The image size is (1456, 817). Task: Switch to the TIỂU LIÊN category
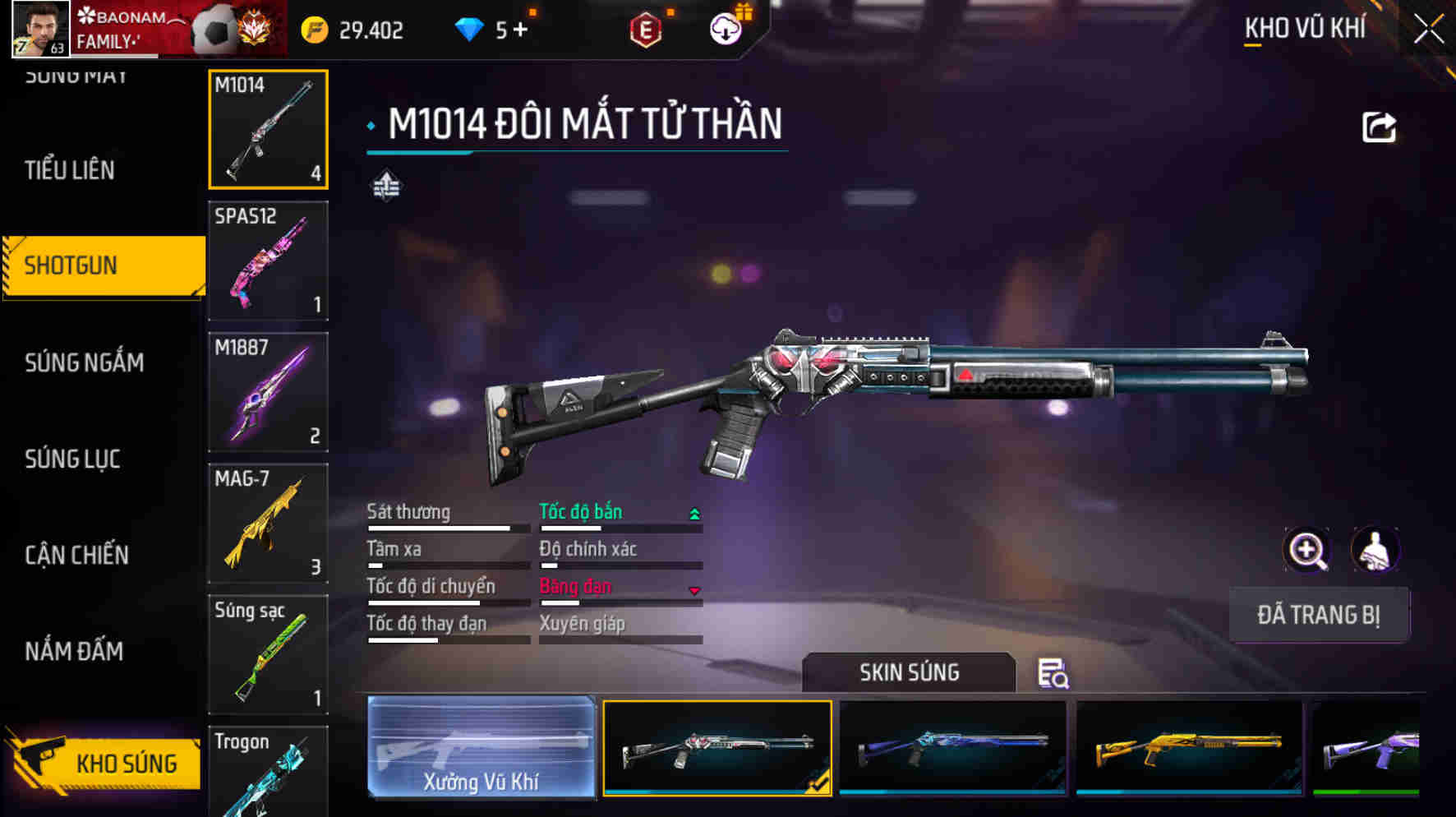(x=70, y=170)
